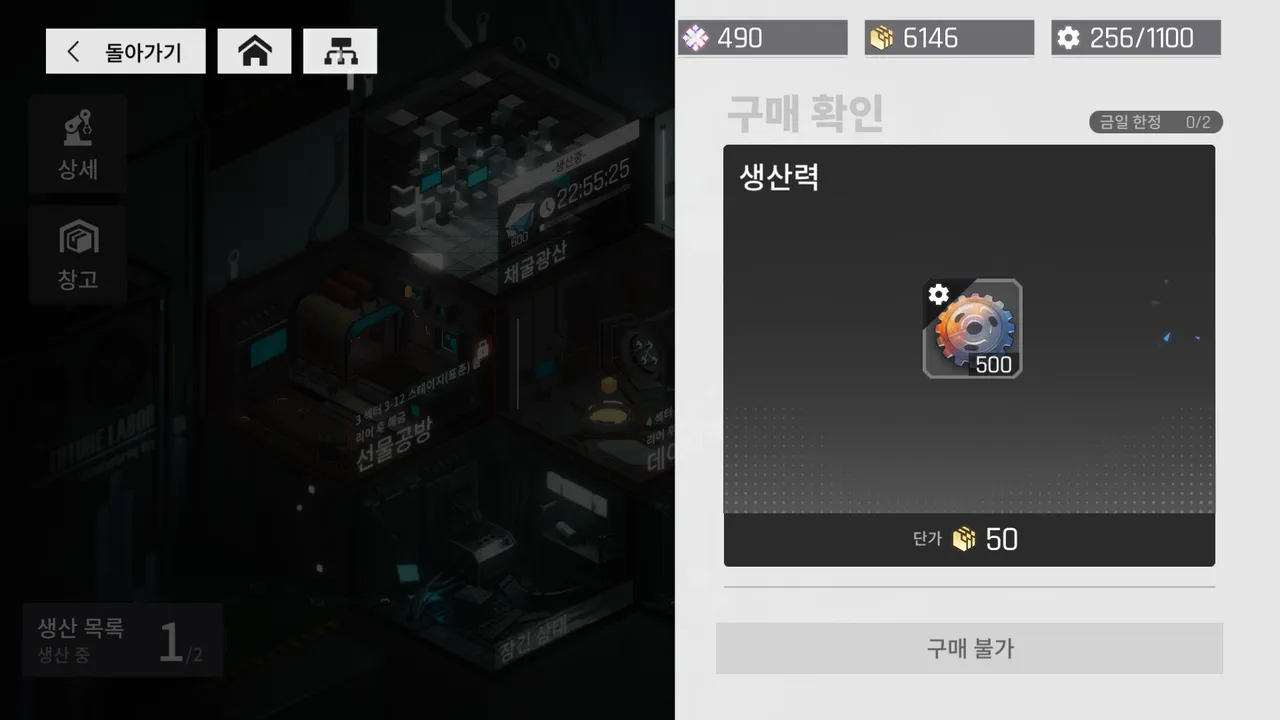Select the gear productivity icon showing 256/1100

pyautogui.click(x=1069, y=38)
